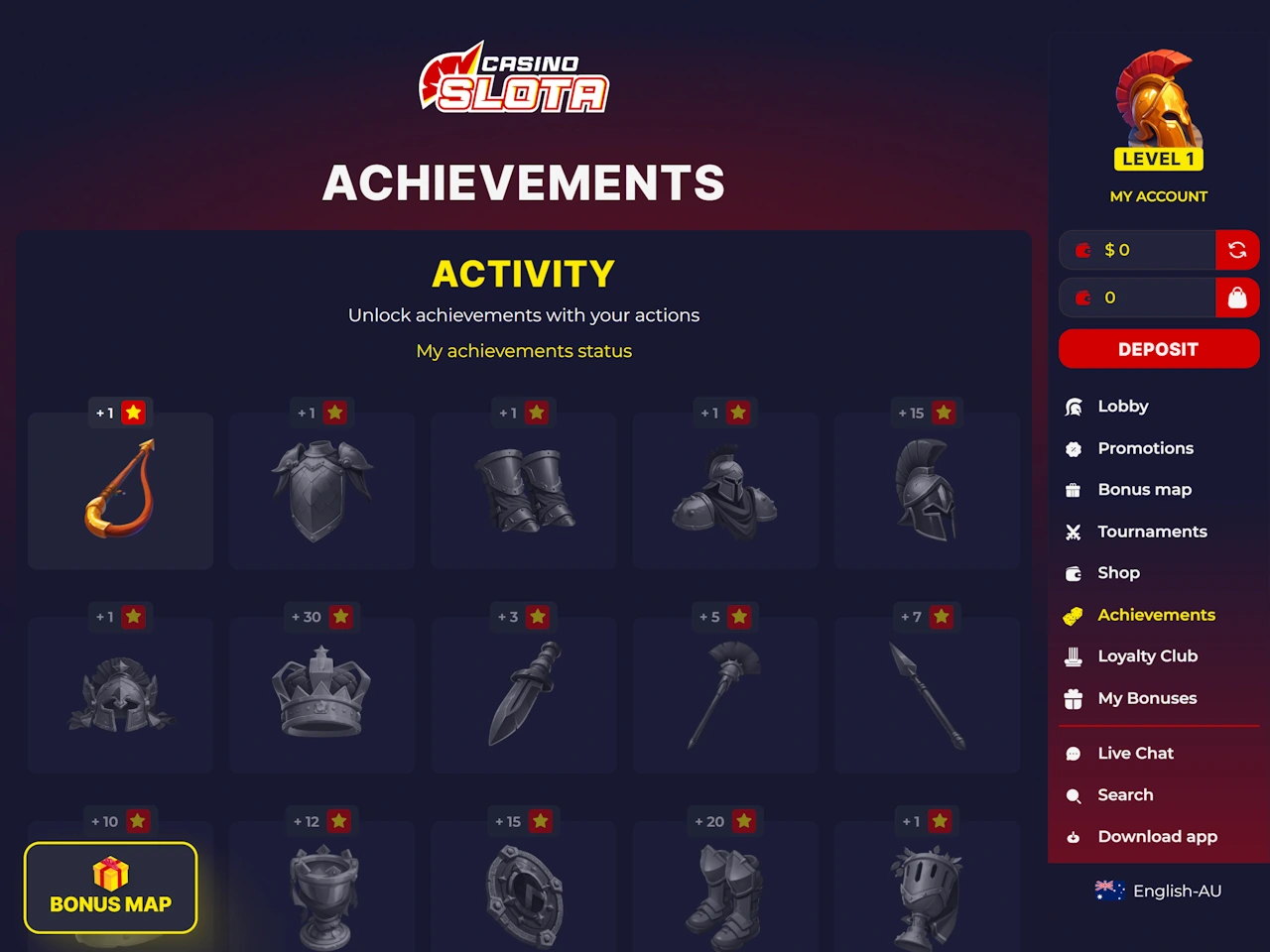Open the Loyalty Club page
Screen dimensions: 1270x952
pos(1147,656)
